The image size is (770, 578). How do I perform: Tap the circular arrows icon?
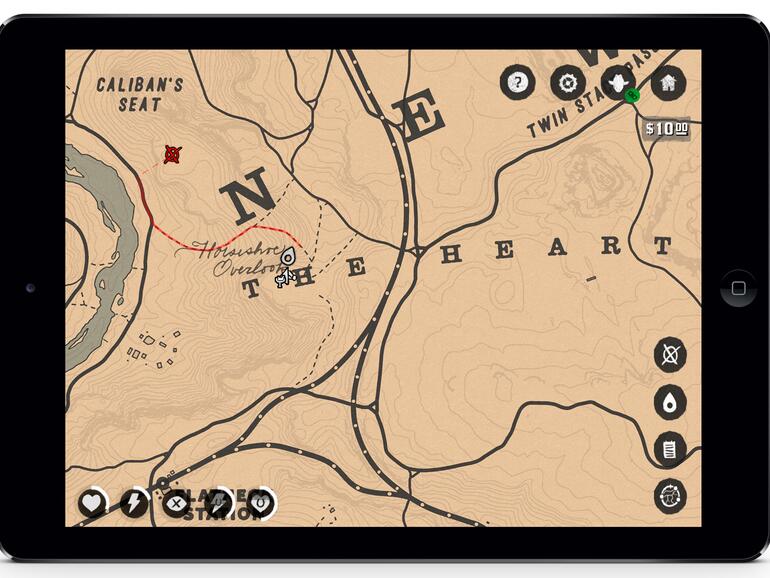coord(670,496)
